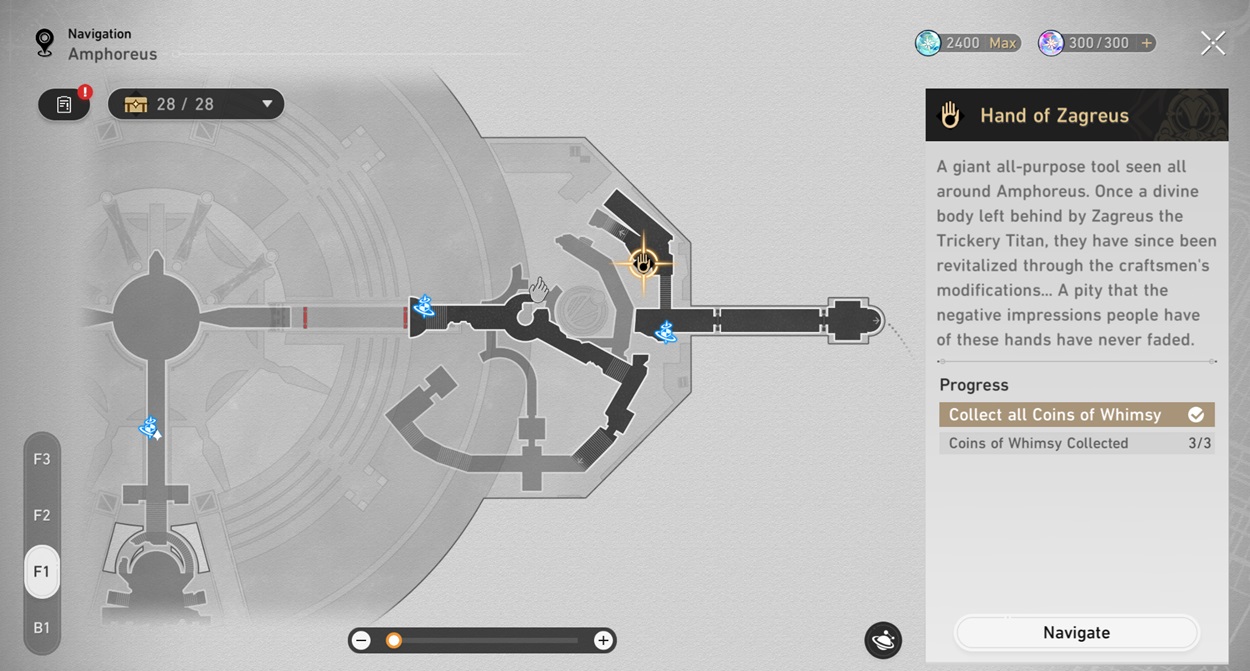Open the mission log icon with alert
The width and height of the screenshot is (1250, 671).
(64, 104)
